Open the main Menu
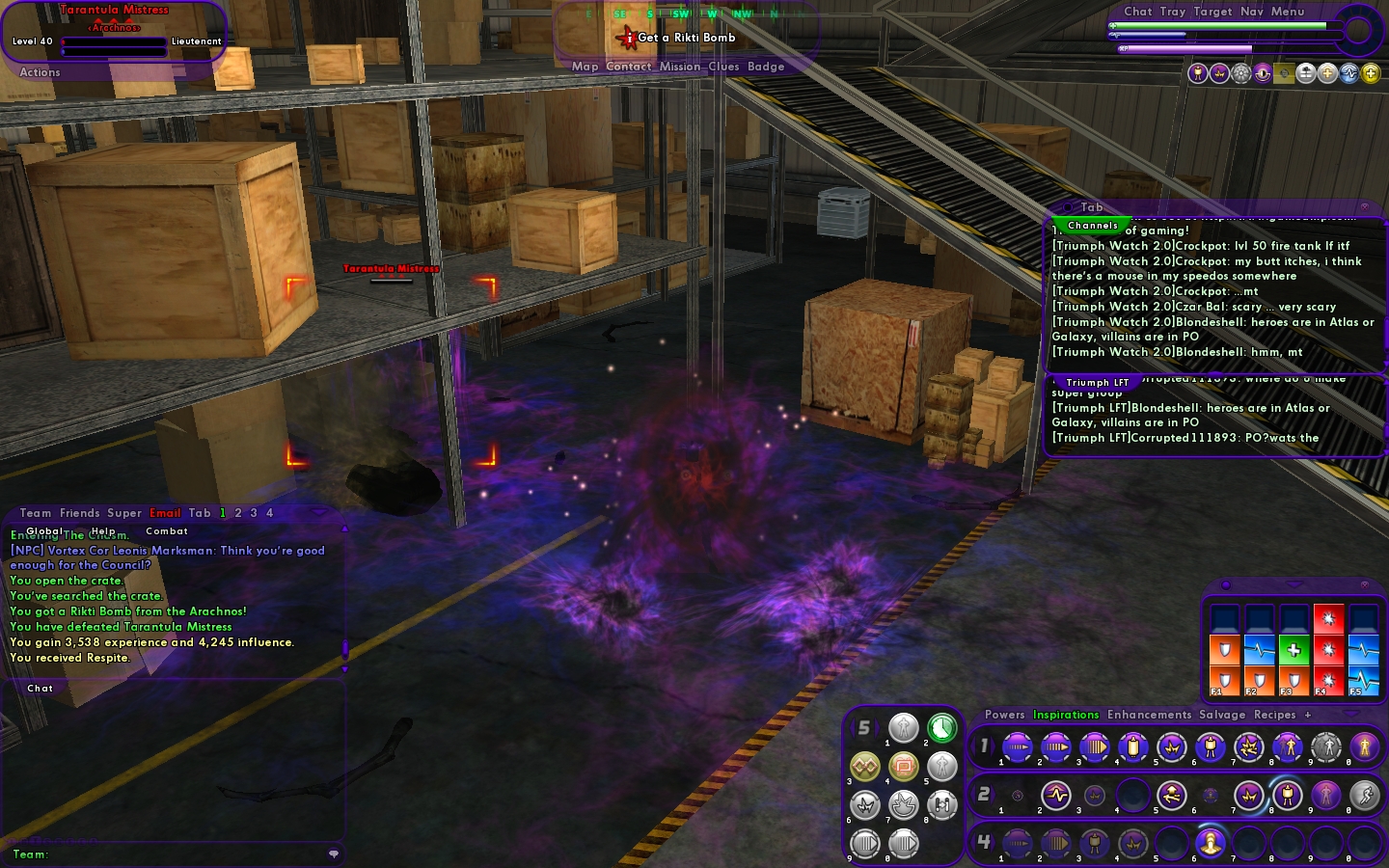The width and height of the screenshot is (1389, 868). [1288, 12]
